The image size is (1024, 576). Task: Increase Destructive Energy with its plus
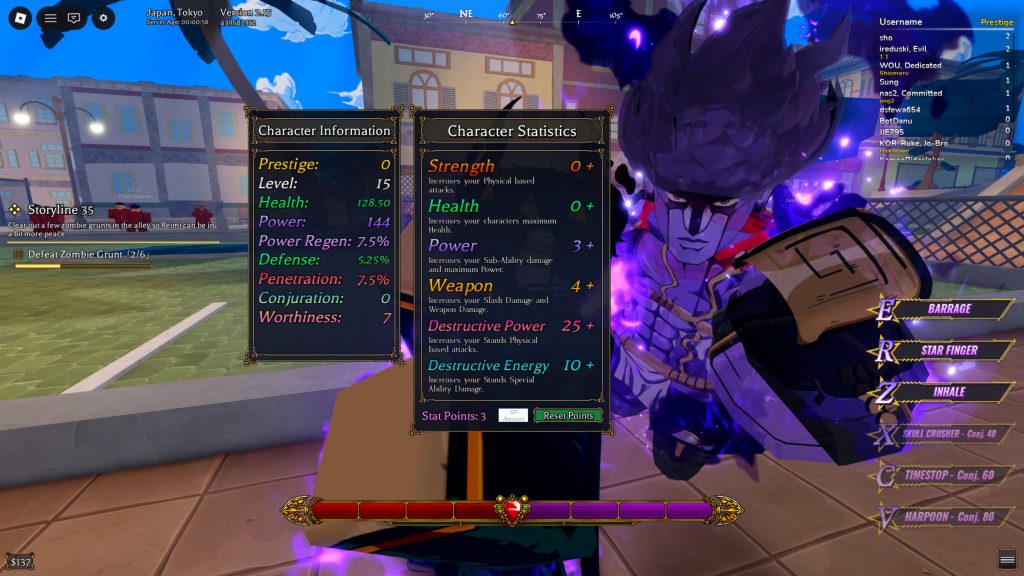click(x=590, y=366)
